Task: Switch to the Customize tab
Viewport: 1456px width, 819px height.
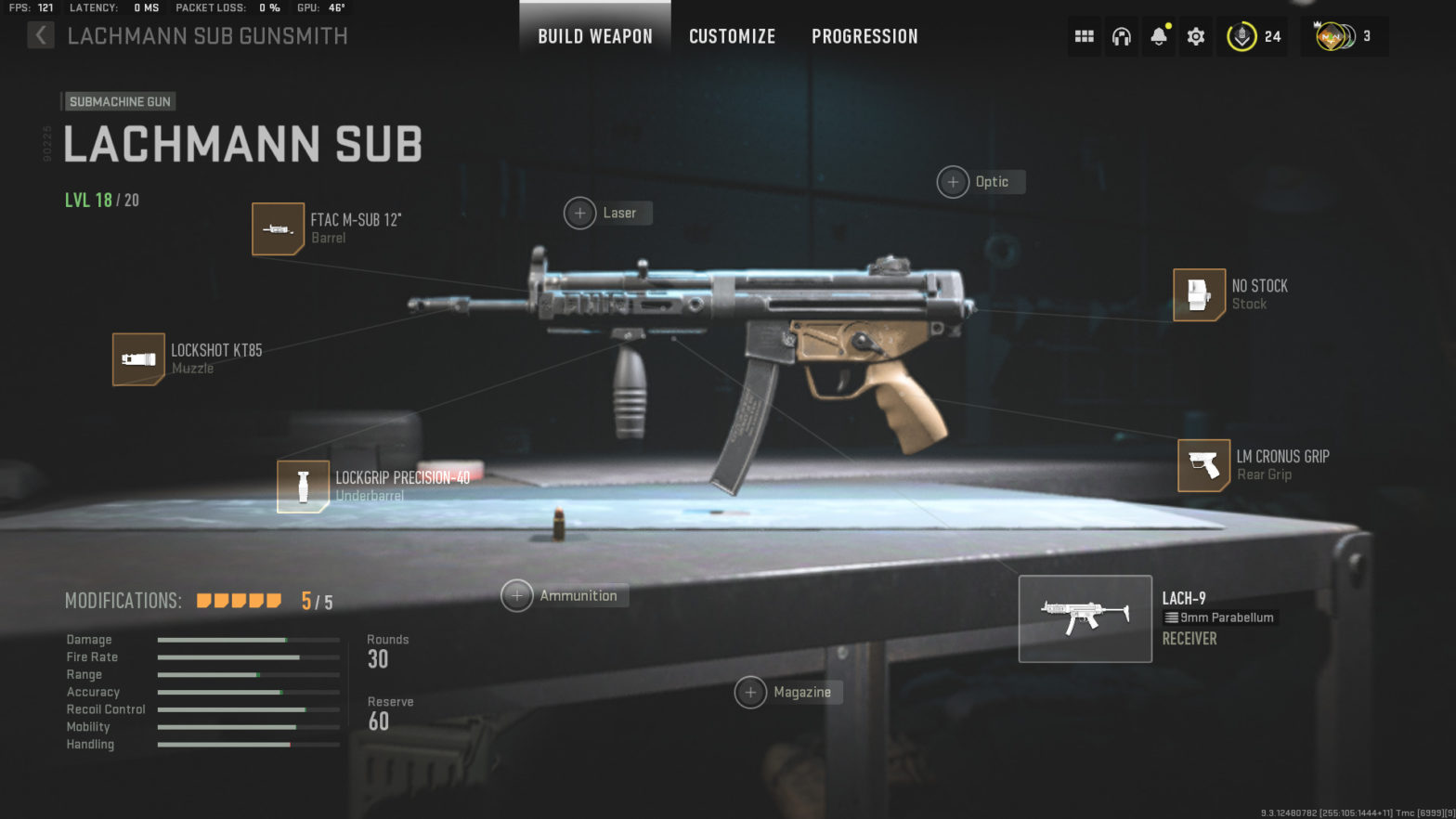Action: pyautogui.click(x=732, y=36)
